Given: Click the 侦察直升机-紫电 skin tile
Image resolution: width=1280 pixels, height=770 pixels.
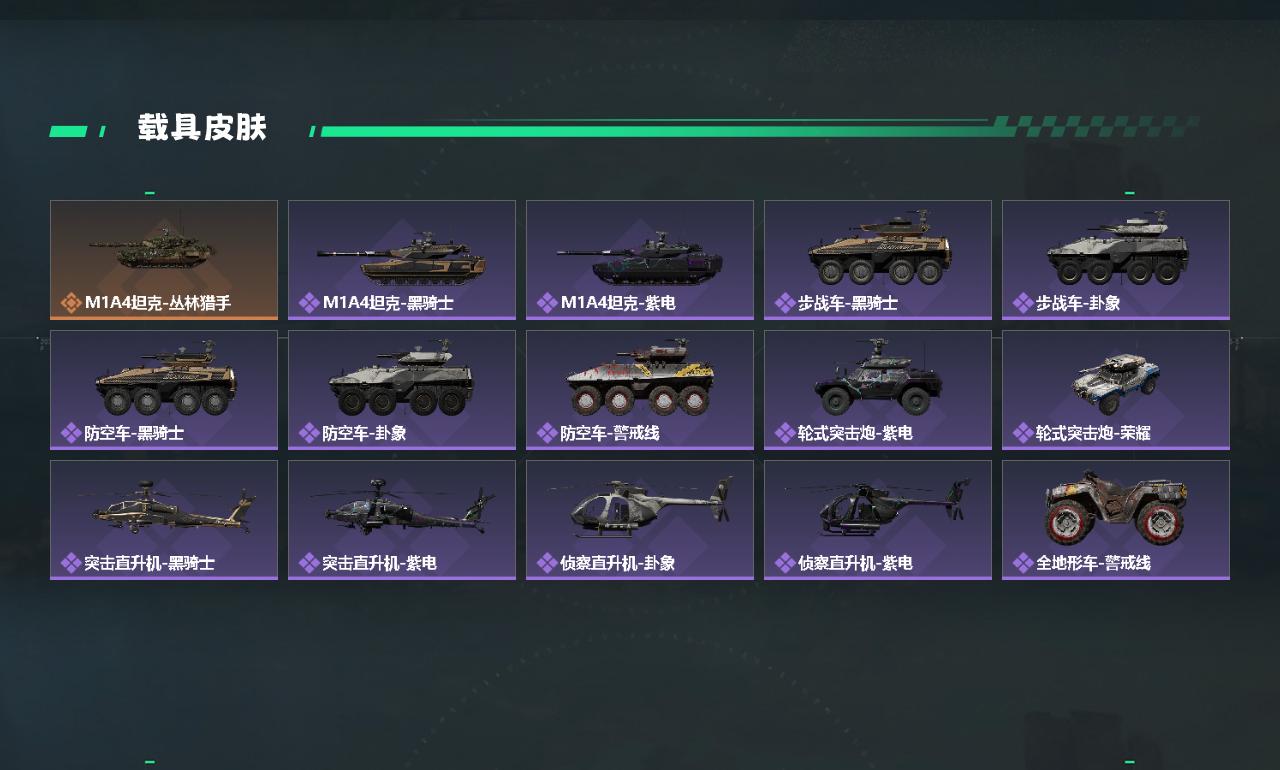Looking at the screenshot, I should (878, 520).
